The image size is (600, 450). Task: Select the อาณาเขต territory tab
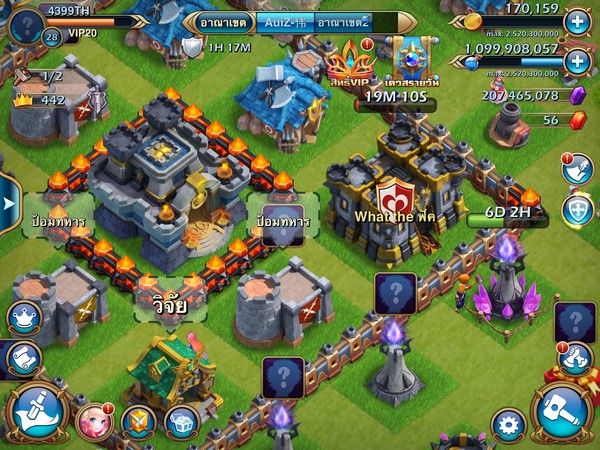pos(223,21)
